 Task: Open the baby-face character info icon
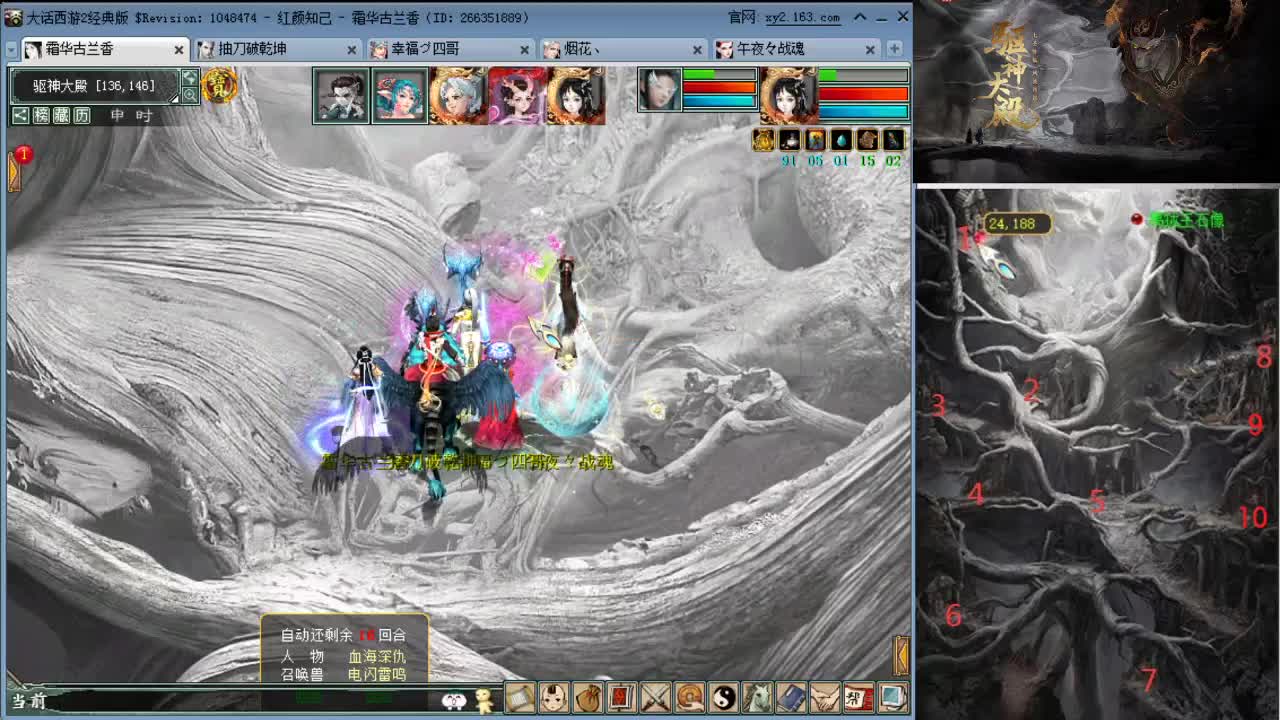coord(553,700)
